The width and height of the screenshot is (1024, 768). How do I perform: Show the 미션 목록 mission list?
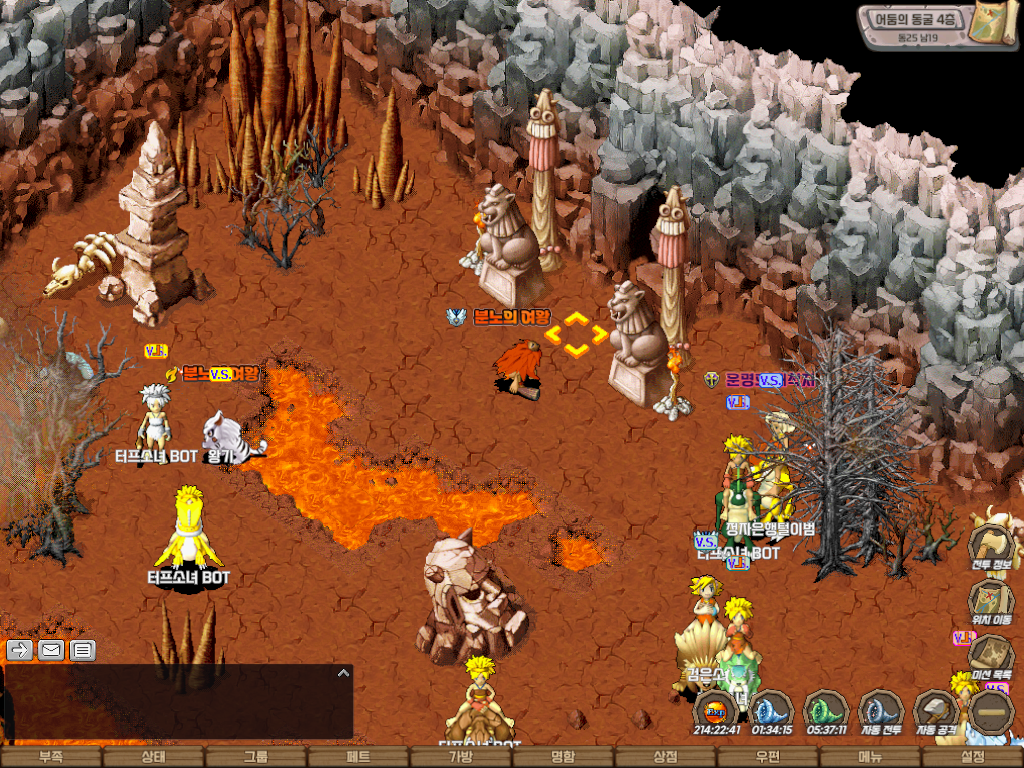(x=990, y=657)
